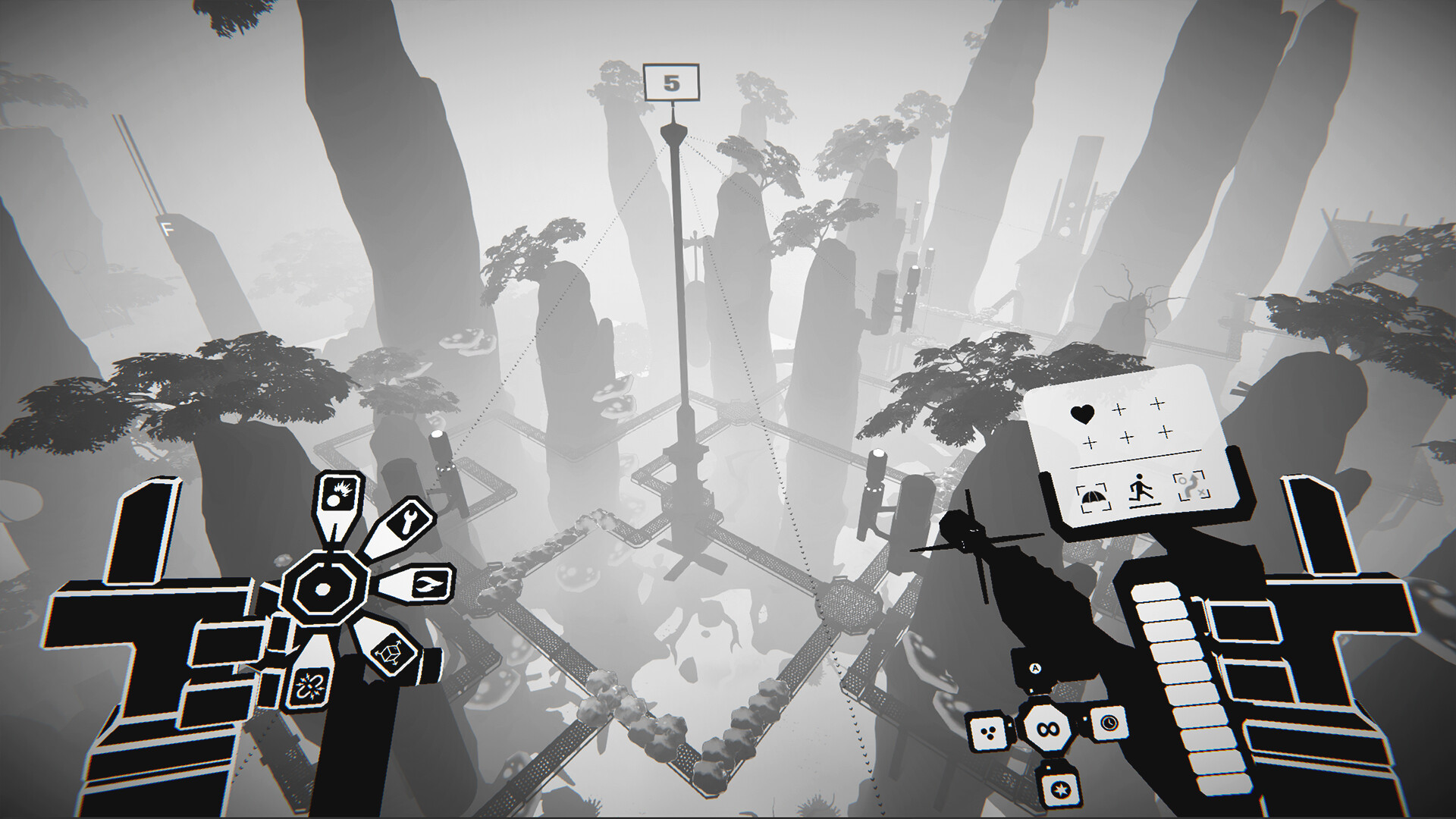Viewport: 1456px width, 819px height.
Task: Select the wrench repair tool
Action: click(409, 519)
